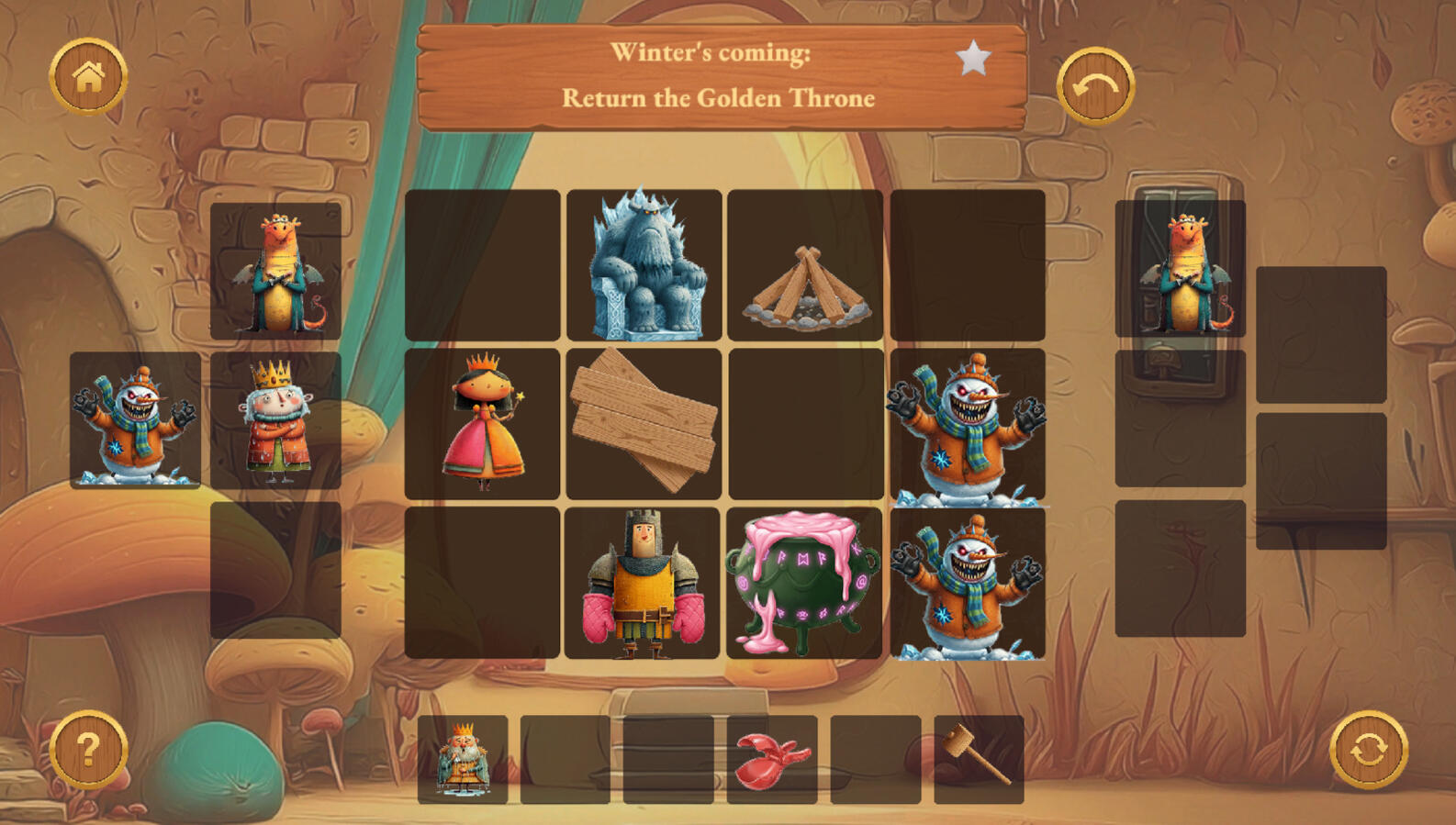Pick the red mitten item slot
The image size is (1456, 825).
(x=772, y=760)
